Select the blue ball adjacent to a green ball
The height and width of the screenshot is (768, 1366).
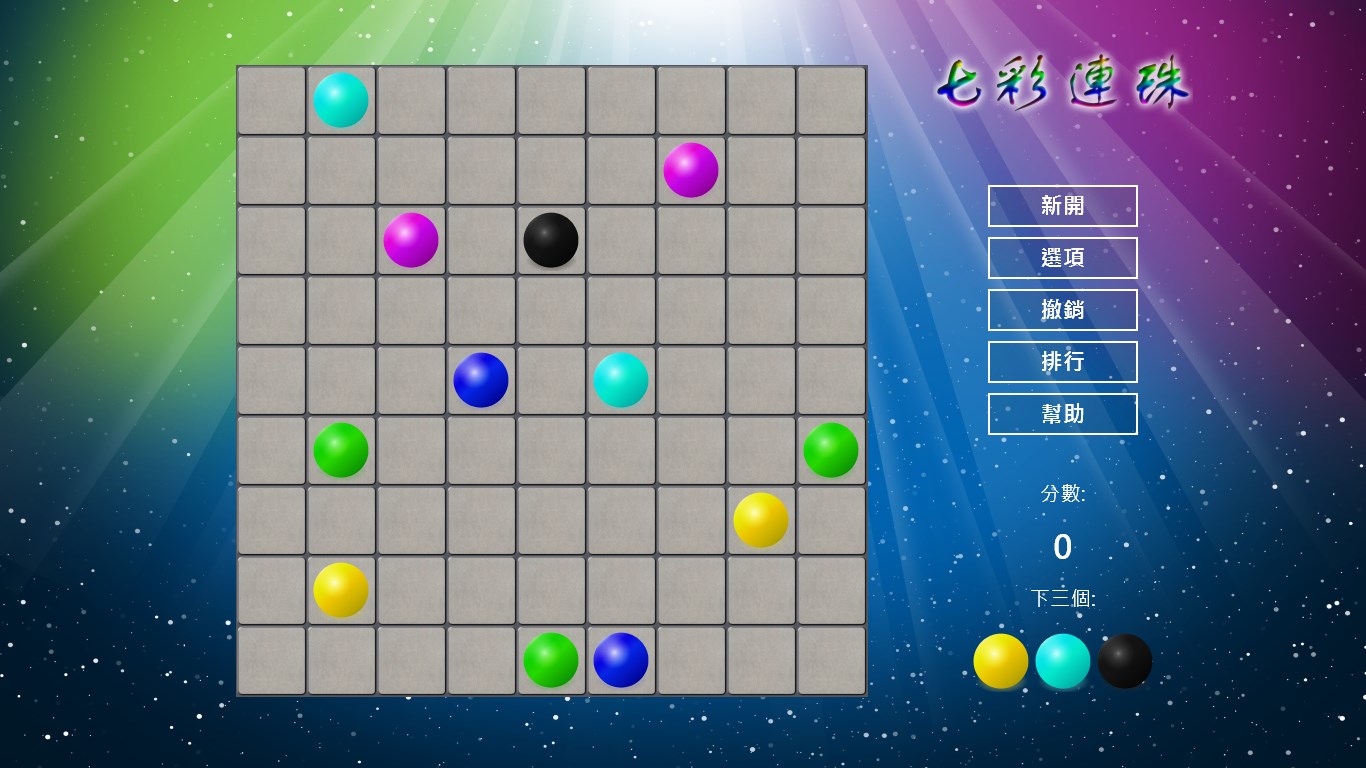click(x=621, y=660)
